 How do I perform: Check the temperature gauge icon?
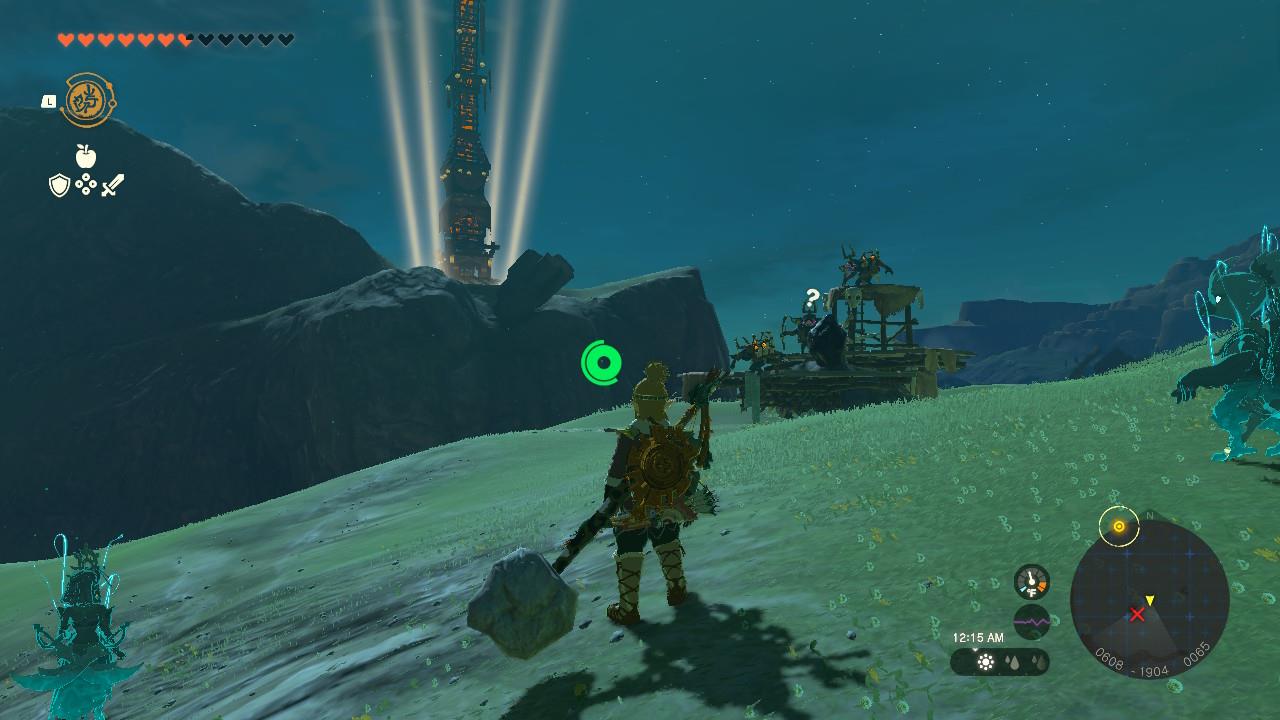pyautogui.click(x=1031, y=582)
